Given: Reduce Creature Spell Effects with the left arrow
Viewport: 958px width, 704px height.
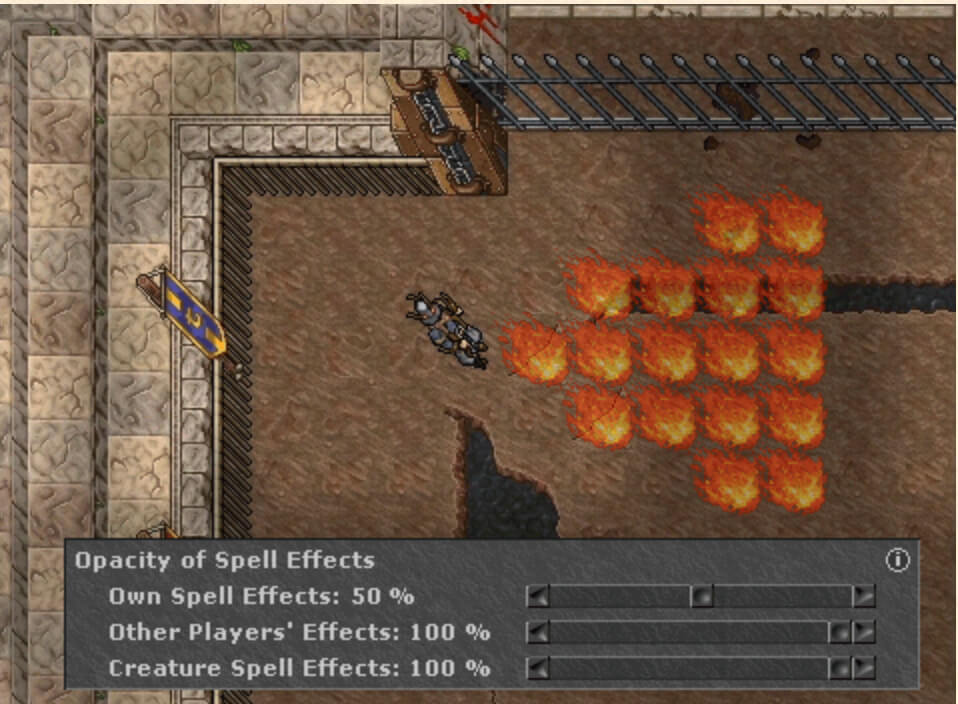Looking at the screenshot, I should tap(538, 667).
